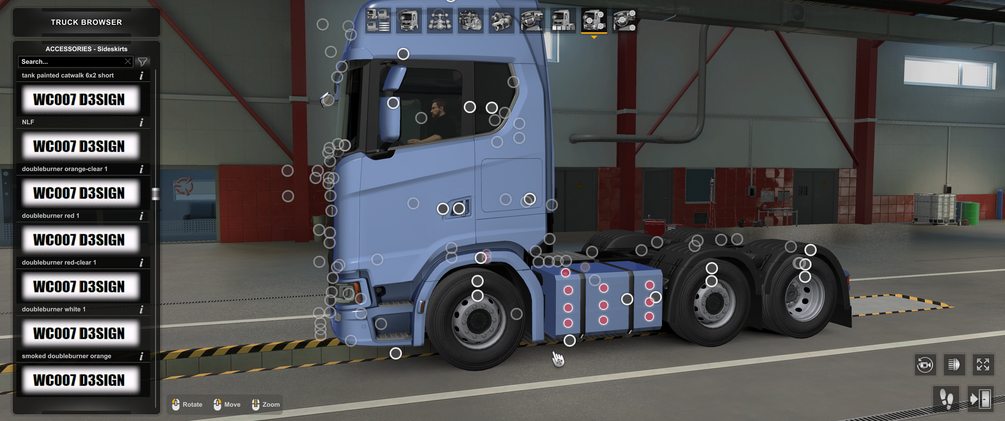This screenshot has height=421, width=1005.
Task: Switch to the engine category tab
Action: click(x=470, y=20)
